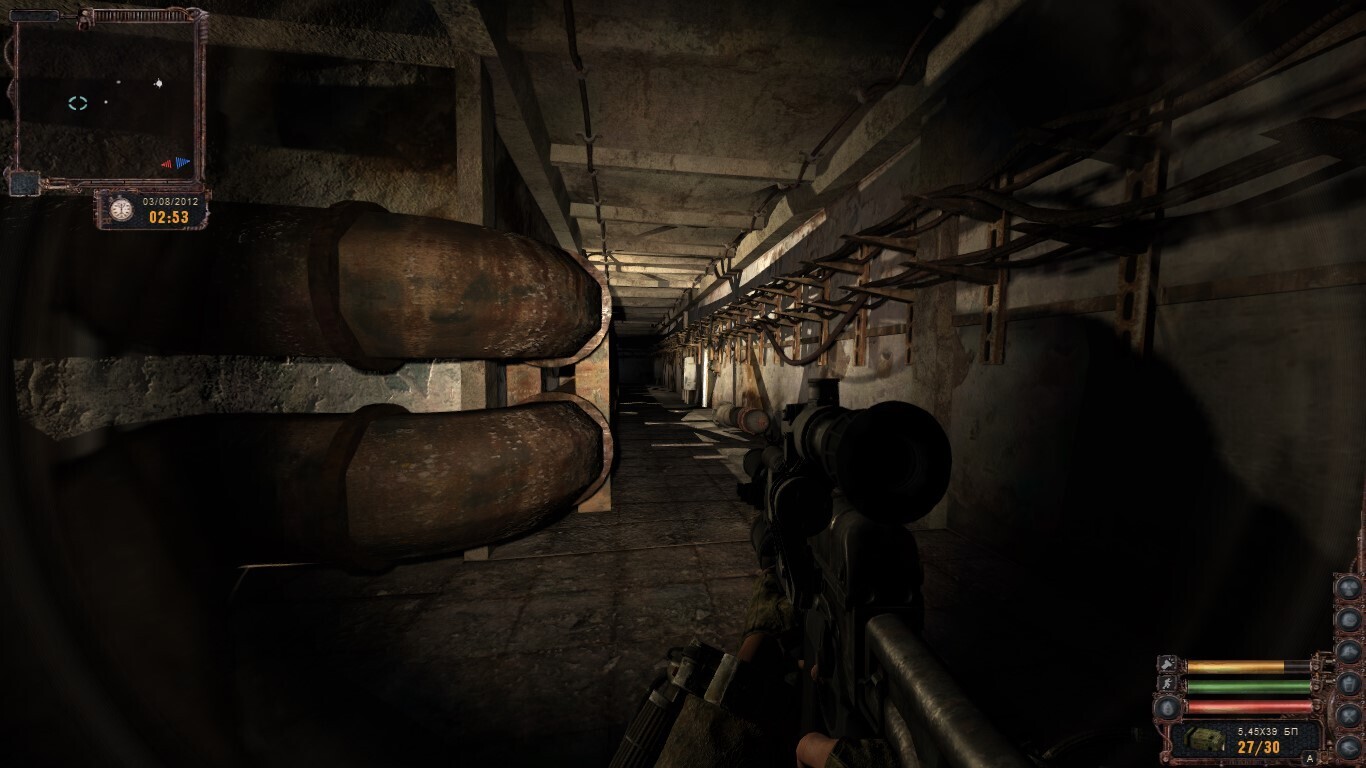Screen dimensions: 1366x768
Task: Click the flashlight icon beside the yellow bar
Action: (1167, 664)
